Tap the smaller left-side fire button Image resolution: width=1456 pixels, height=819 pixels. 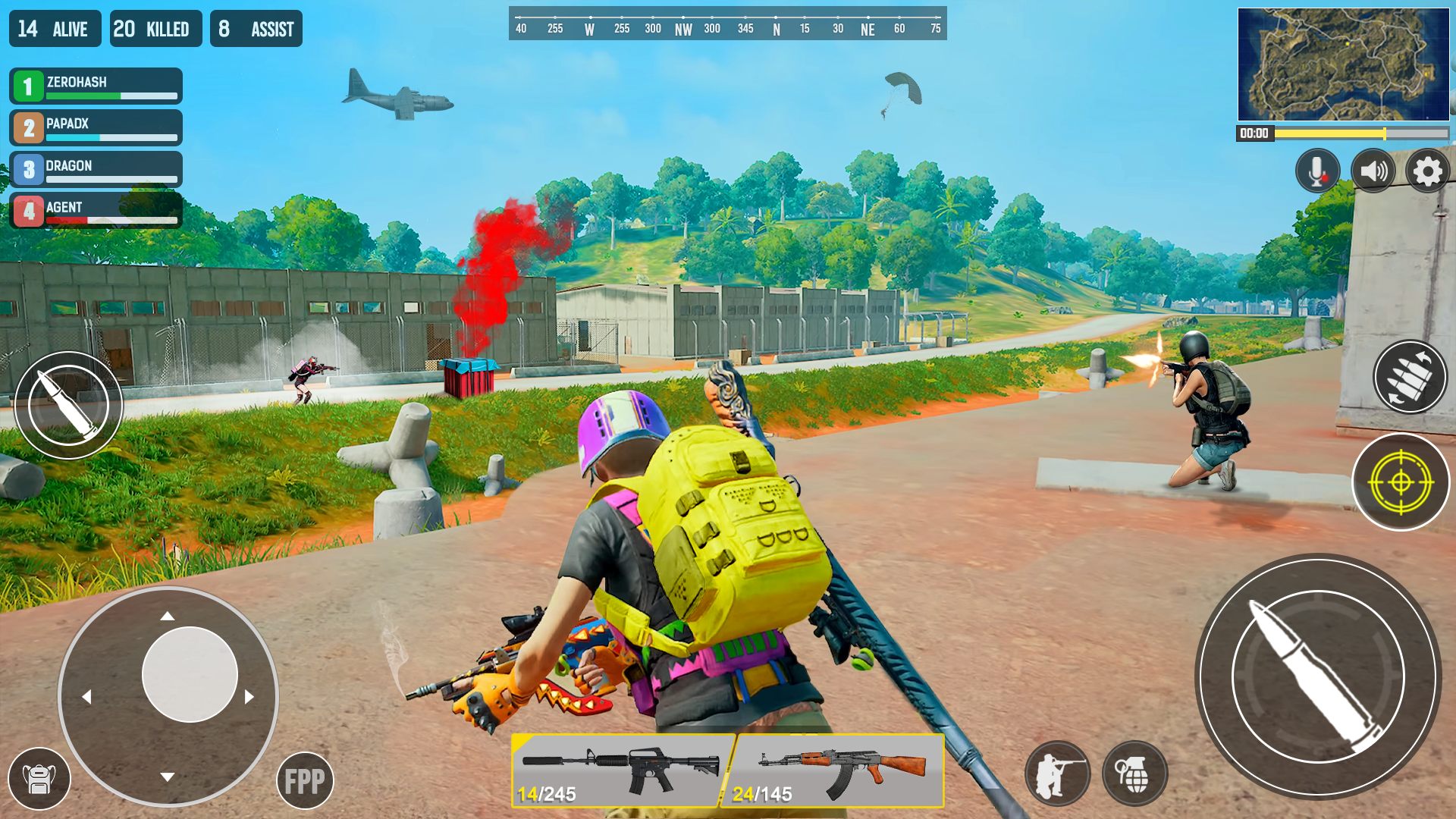[68, 406]
